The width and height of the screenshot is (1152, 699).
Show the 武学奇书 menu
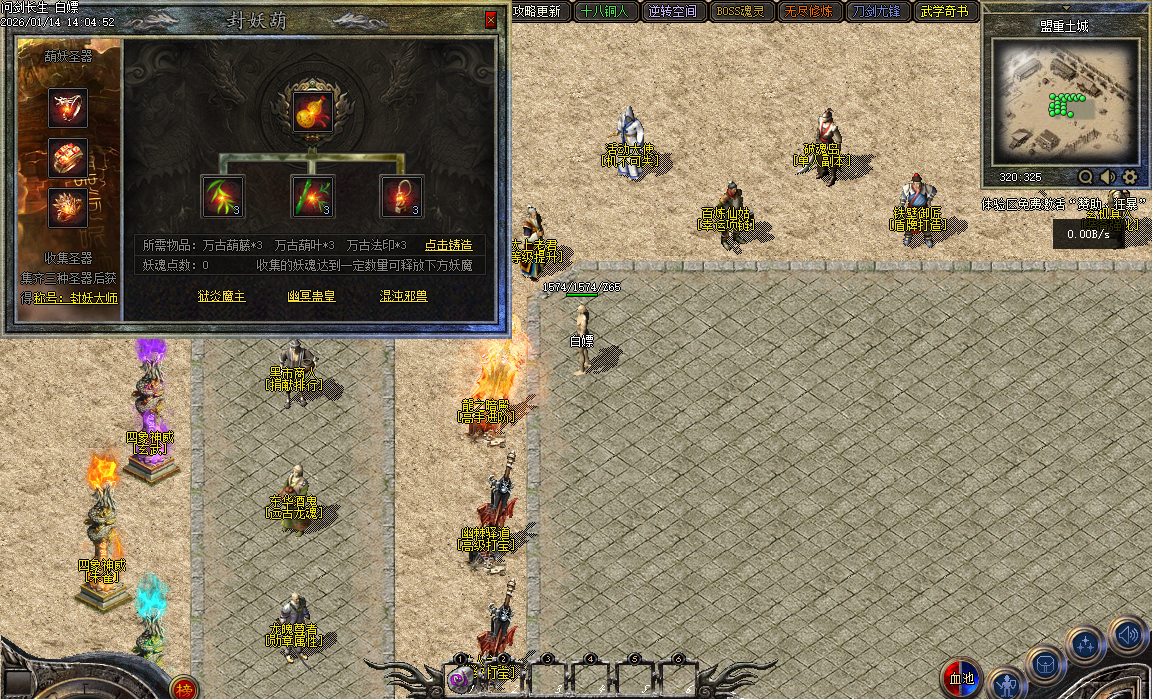point(945,12)
